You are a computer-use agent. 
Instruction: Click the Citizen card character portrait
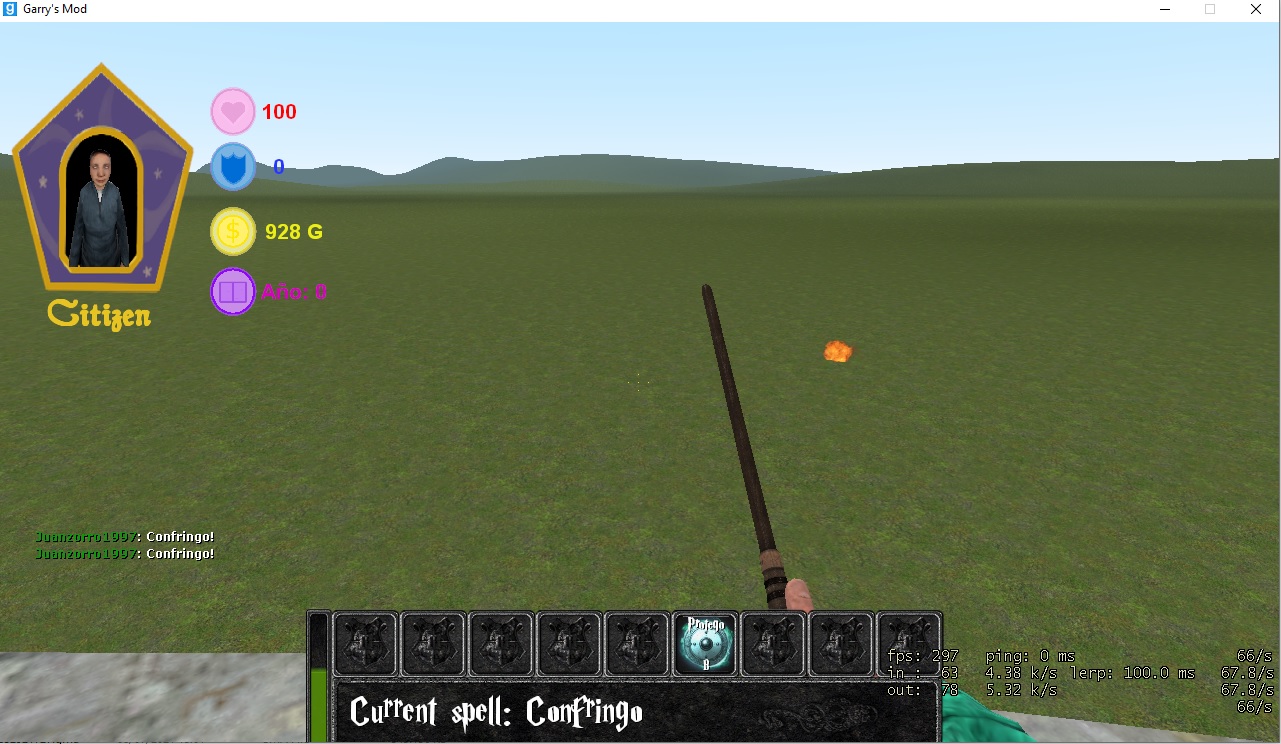tap(100, 190)
